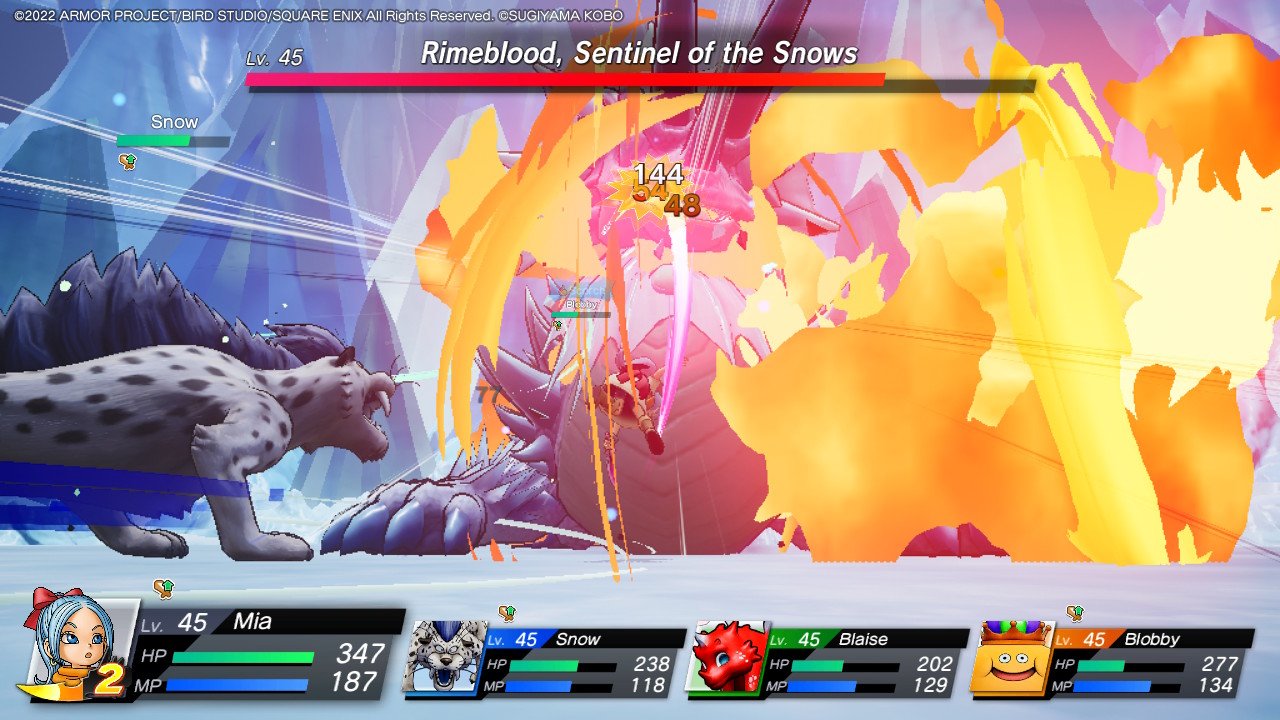This screenshot has width=1280, height=720.
Task: Click the Snow name tag above the battlefield
Action: click(172, 120)
